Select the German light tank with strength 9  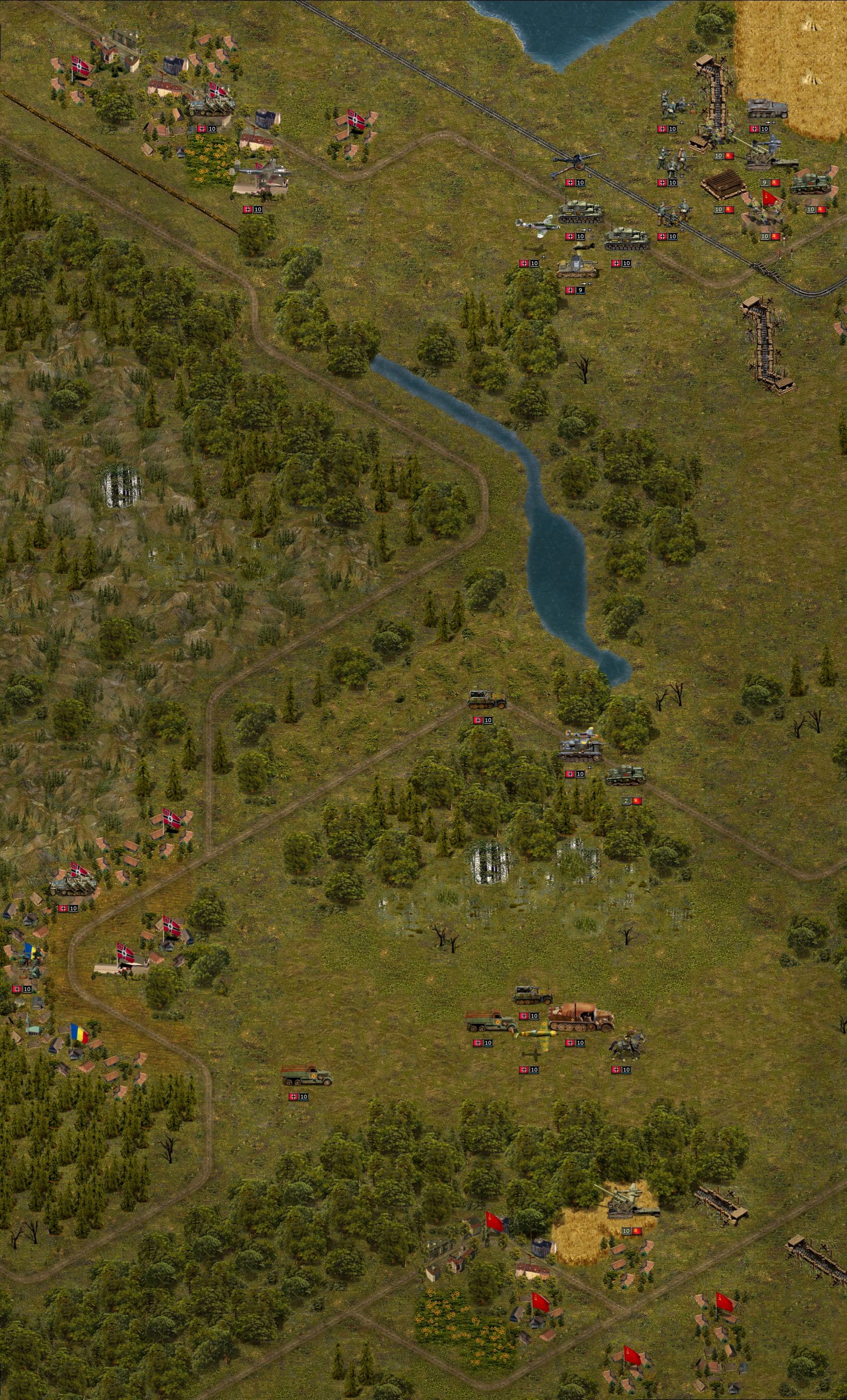click(576, 268)
